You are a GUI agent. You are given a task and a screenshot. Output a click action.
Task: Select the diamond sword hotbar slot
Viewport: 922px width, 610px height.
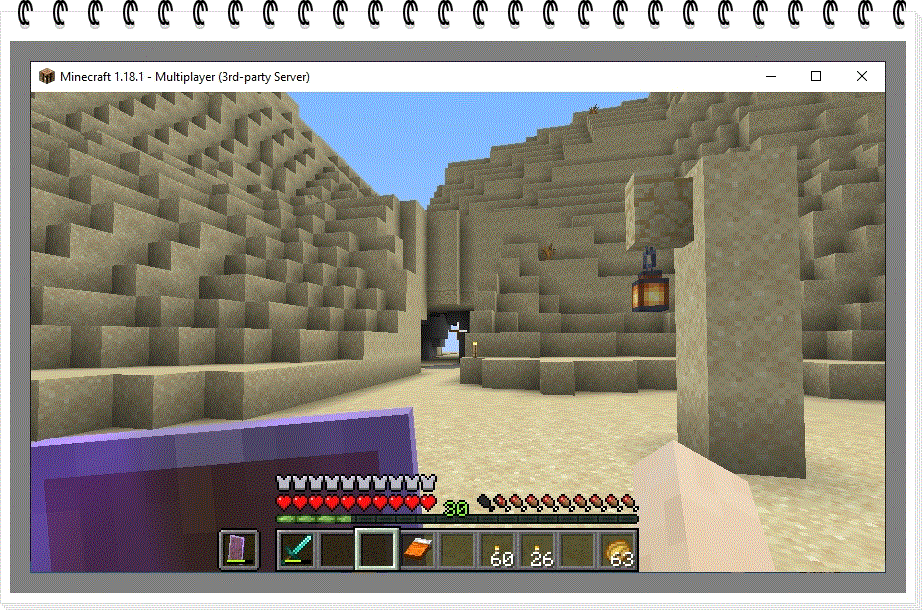(x=297, y=550)
